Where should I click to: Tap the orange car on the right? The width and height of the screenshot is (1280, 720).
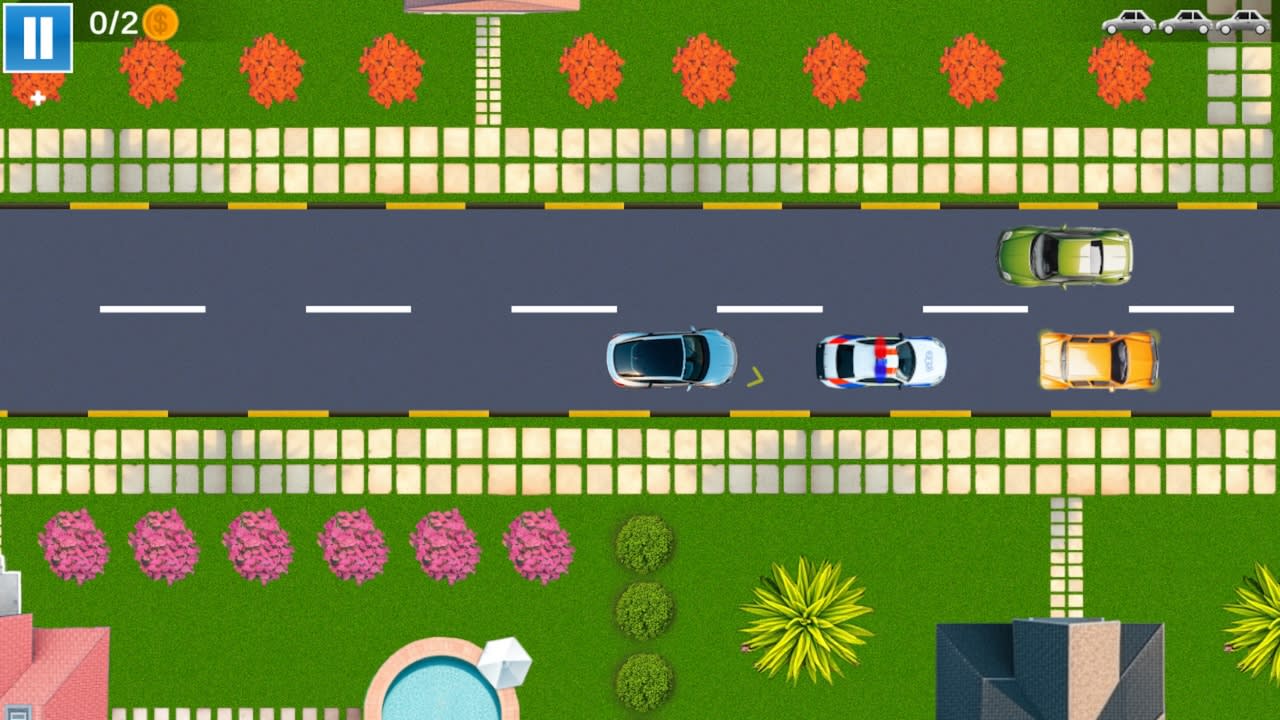tap(1096, 360)
